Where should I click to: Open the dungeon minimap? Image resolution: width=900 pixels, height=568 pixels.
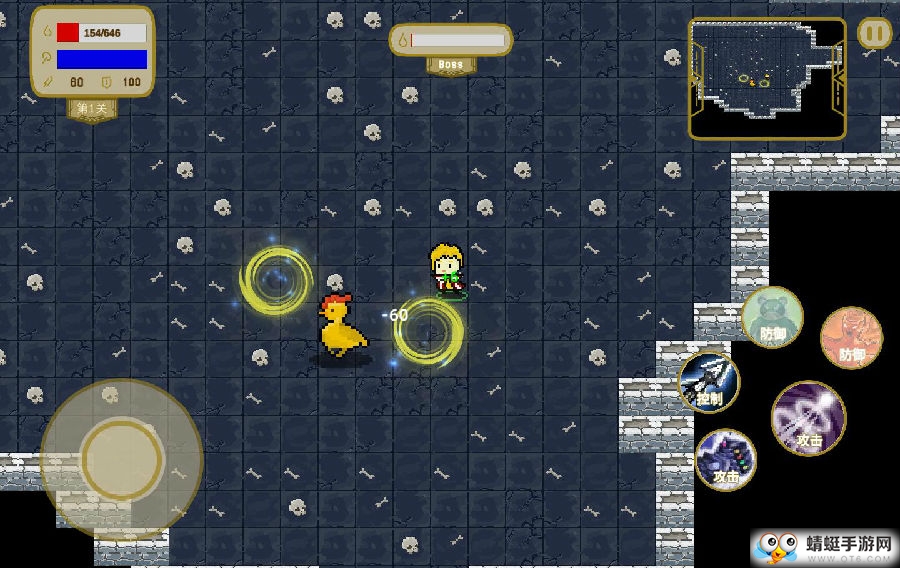(766, 77)
